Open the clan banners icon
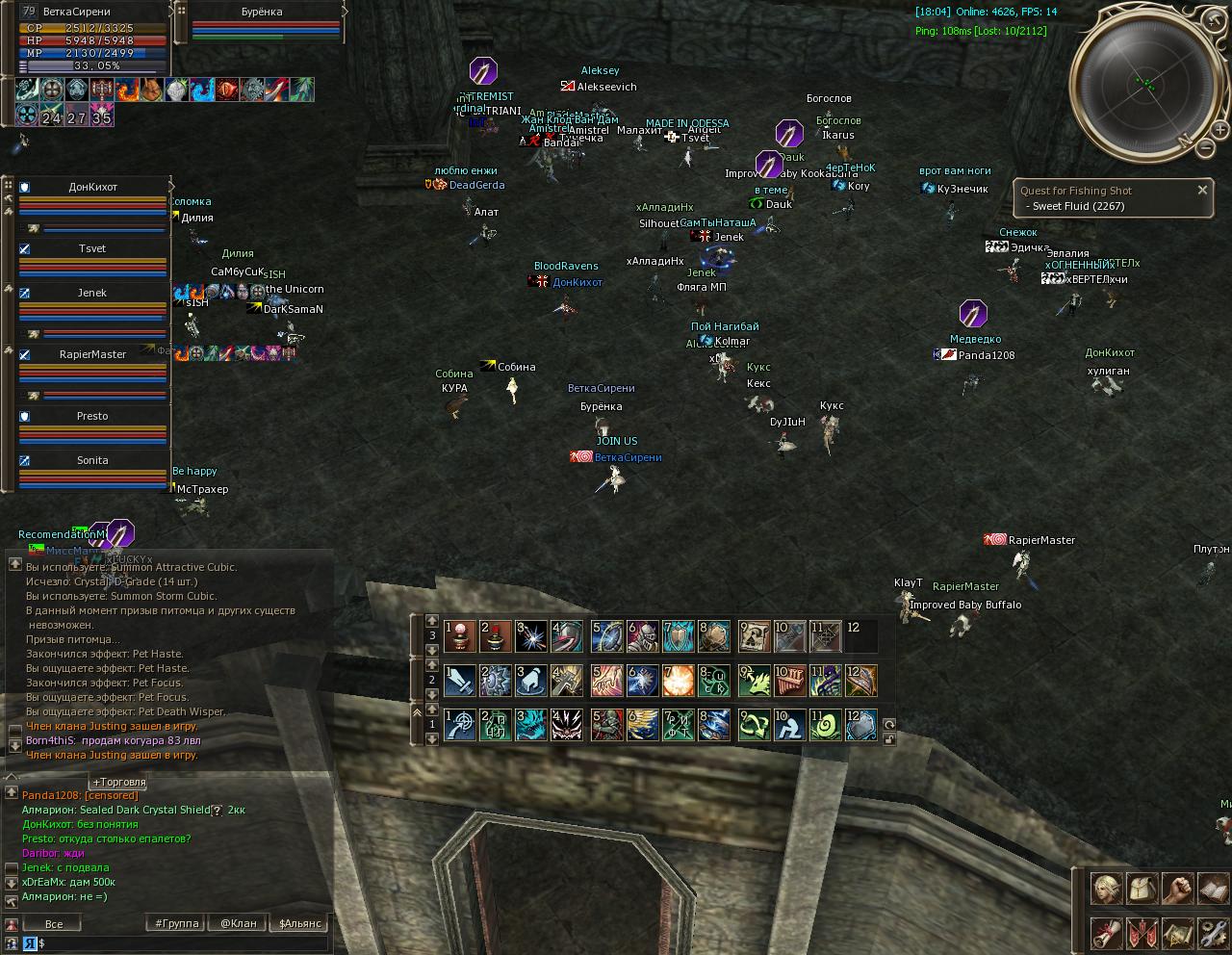 1142,933
